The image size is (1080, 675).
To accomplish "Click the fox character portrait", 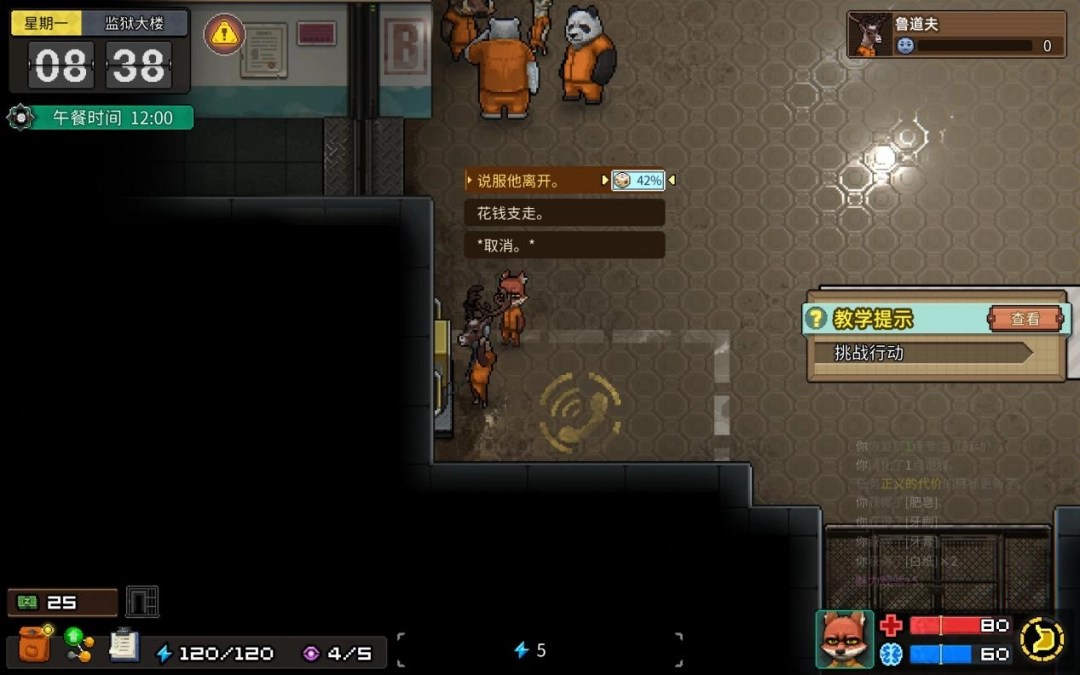I will (x=844, y=639).
